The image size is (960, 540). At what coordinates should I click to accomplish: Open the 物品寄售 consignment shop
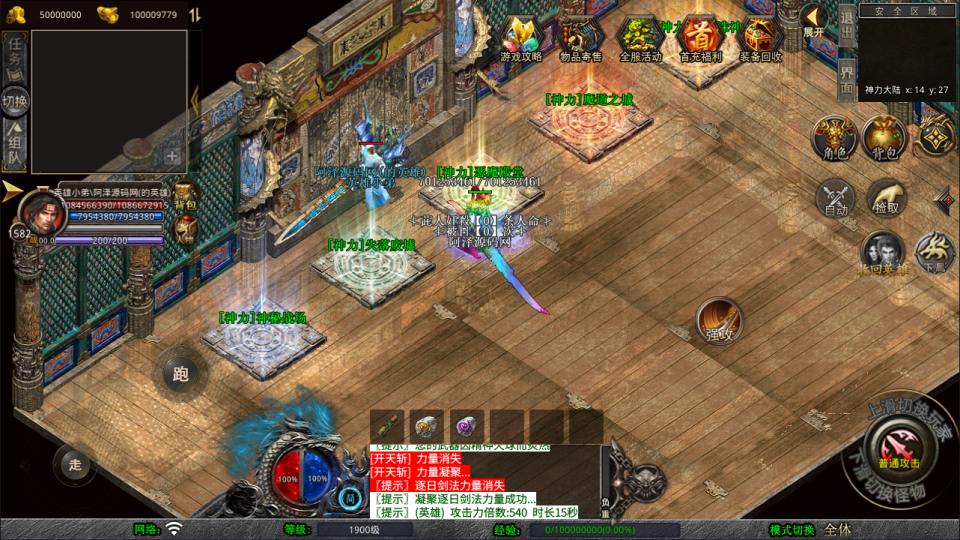(581, 38)
